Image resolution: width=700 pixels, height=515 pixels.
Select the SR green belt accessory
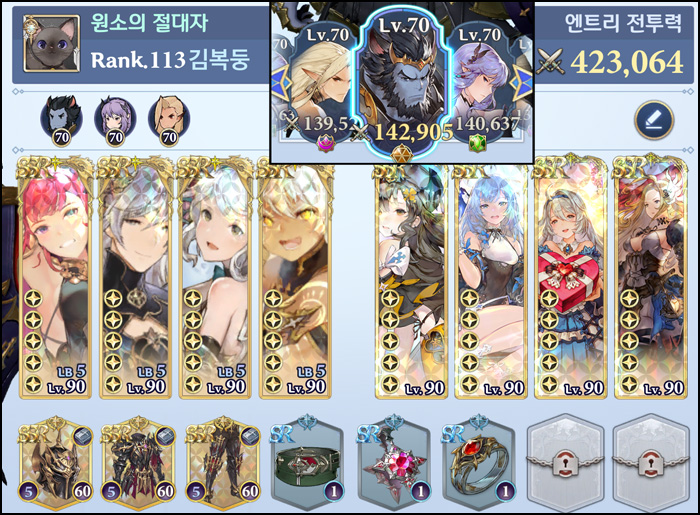(x=308, y=462)
